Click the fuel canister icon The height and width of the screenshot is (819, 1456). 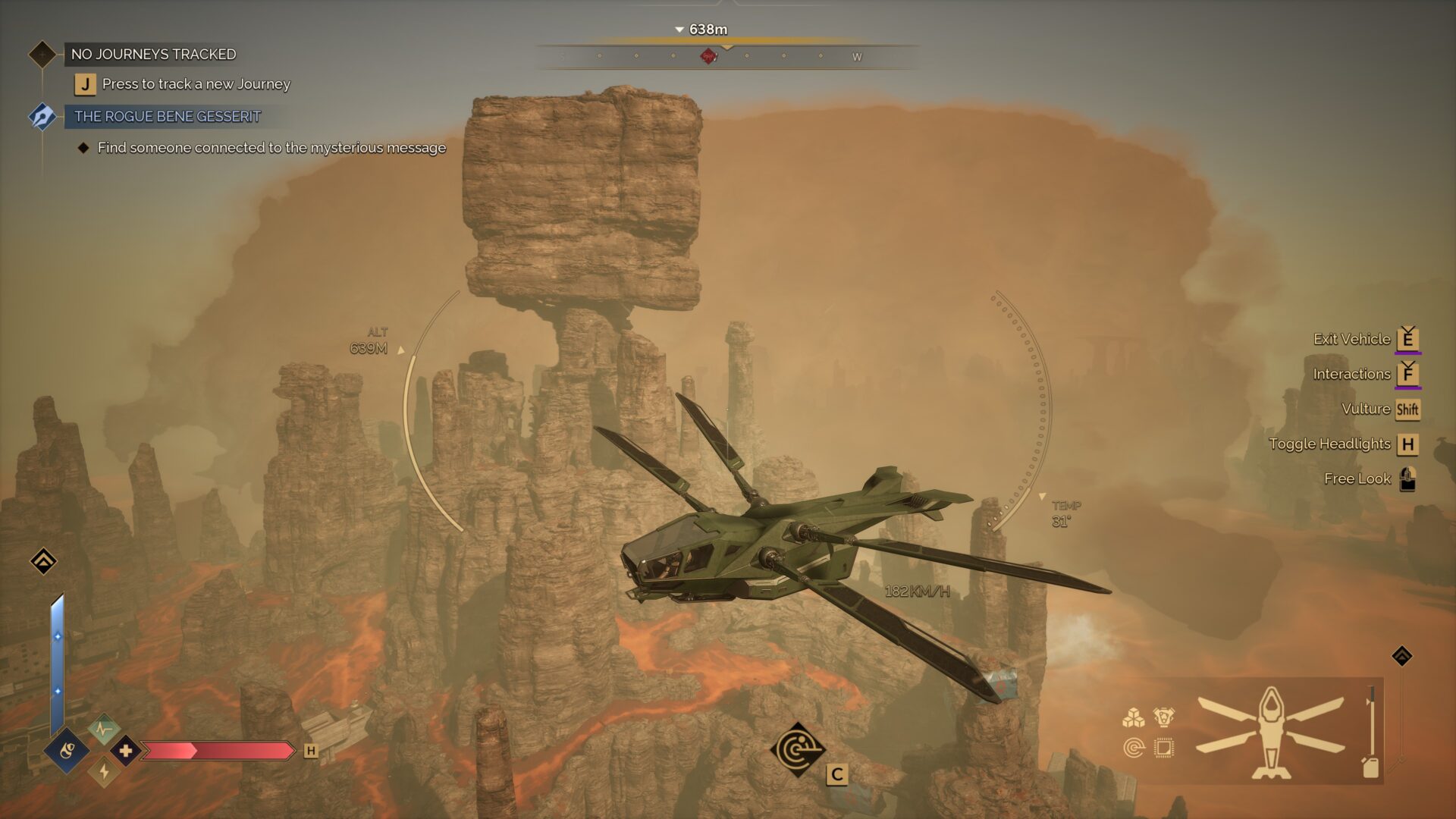(1370, 767)
